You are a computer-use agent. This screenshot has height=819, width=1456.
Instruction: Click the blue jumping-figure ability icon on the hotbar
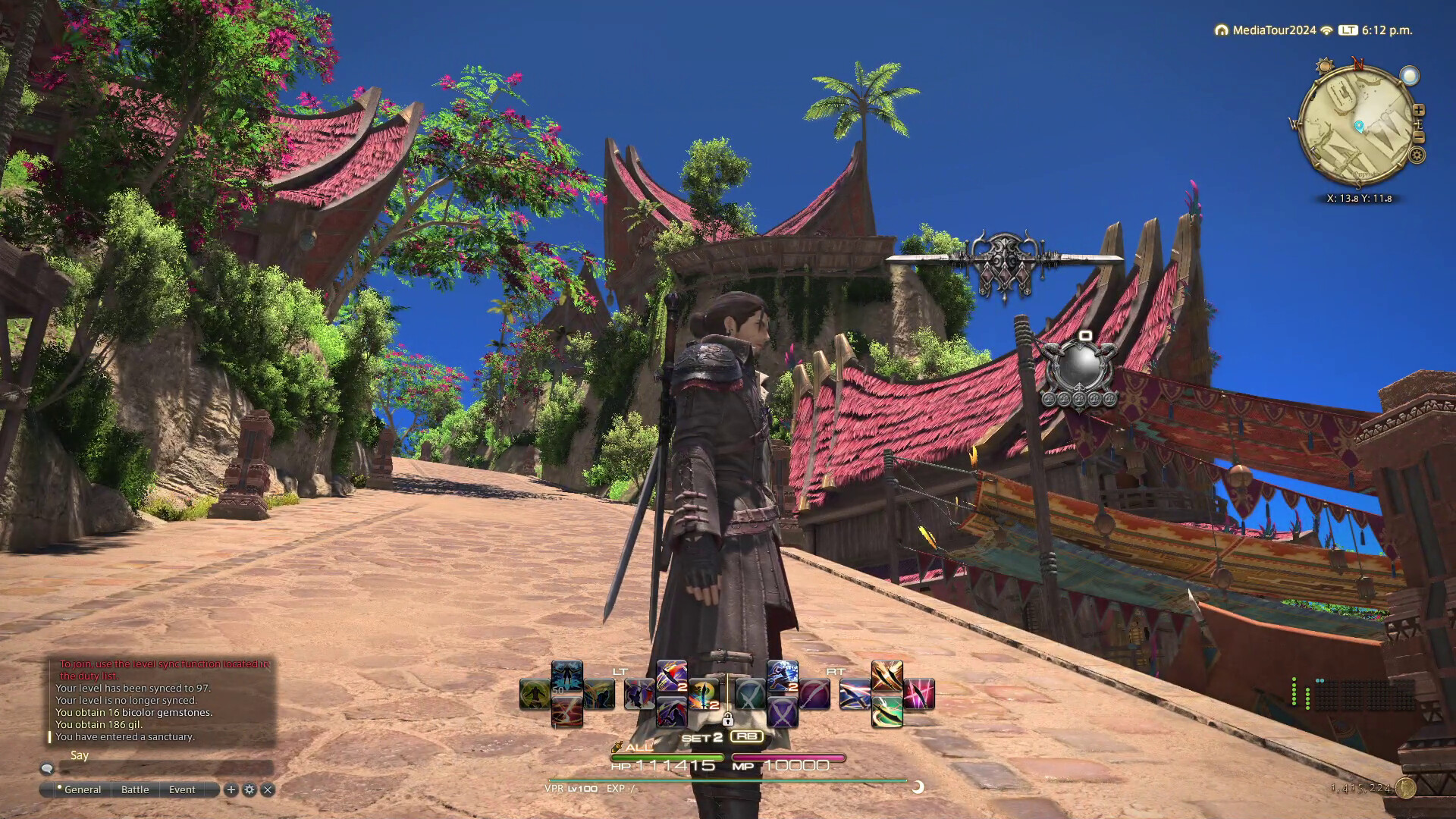point(781,673)
